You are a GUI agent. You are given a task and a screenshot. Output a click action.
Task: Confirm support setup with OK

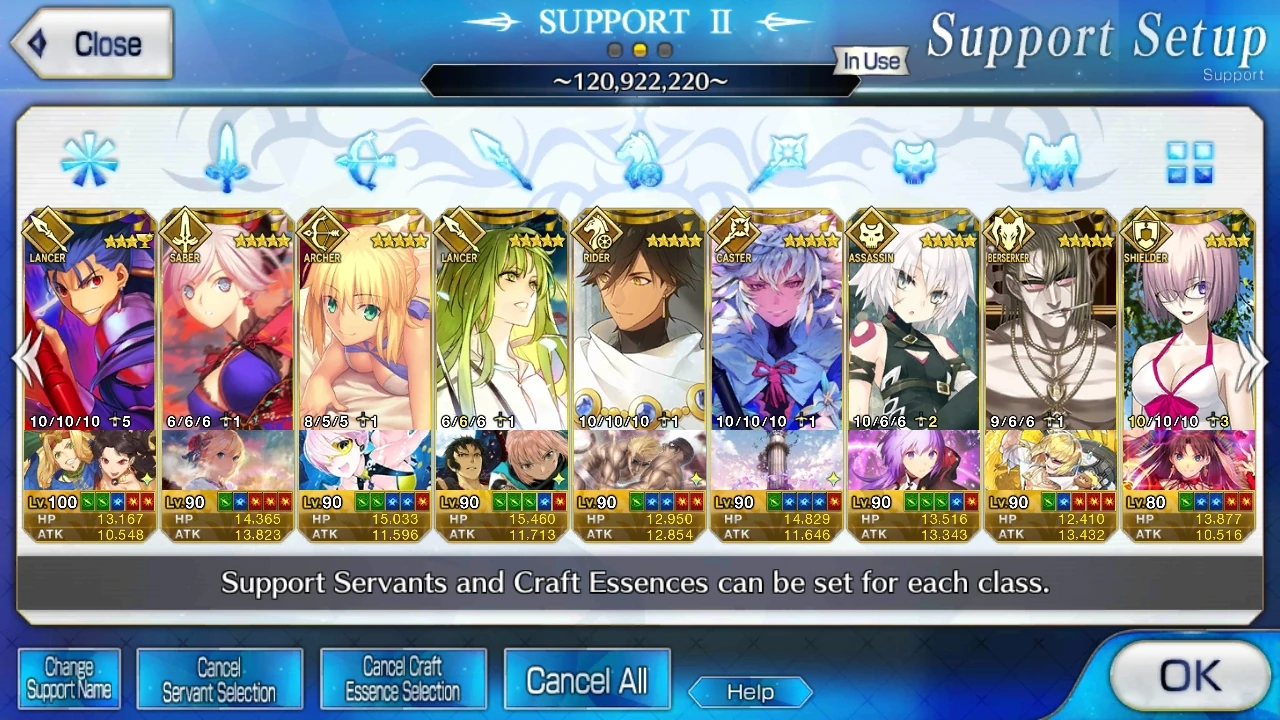coord(1188,676)
